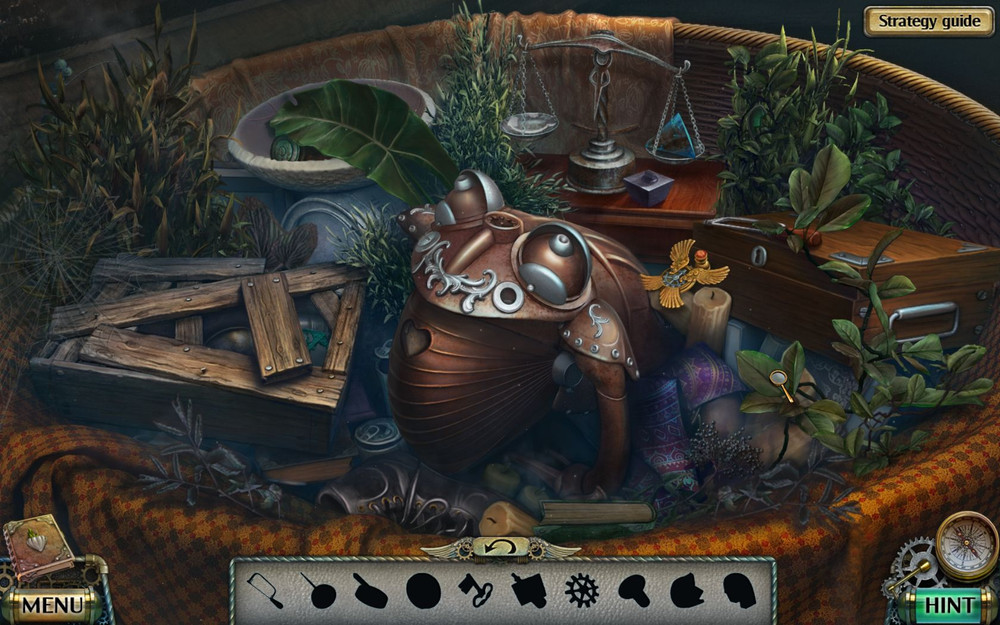The height and width of the screenshot is (625, 1000).
Task: Choose the gear wheel silhouette
Action: click(x=581, y=590)
